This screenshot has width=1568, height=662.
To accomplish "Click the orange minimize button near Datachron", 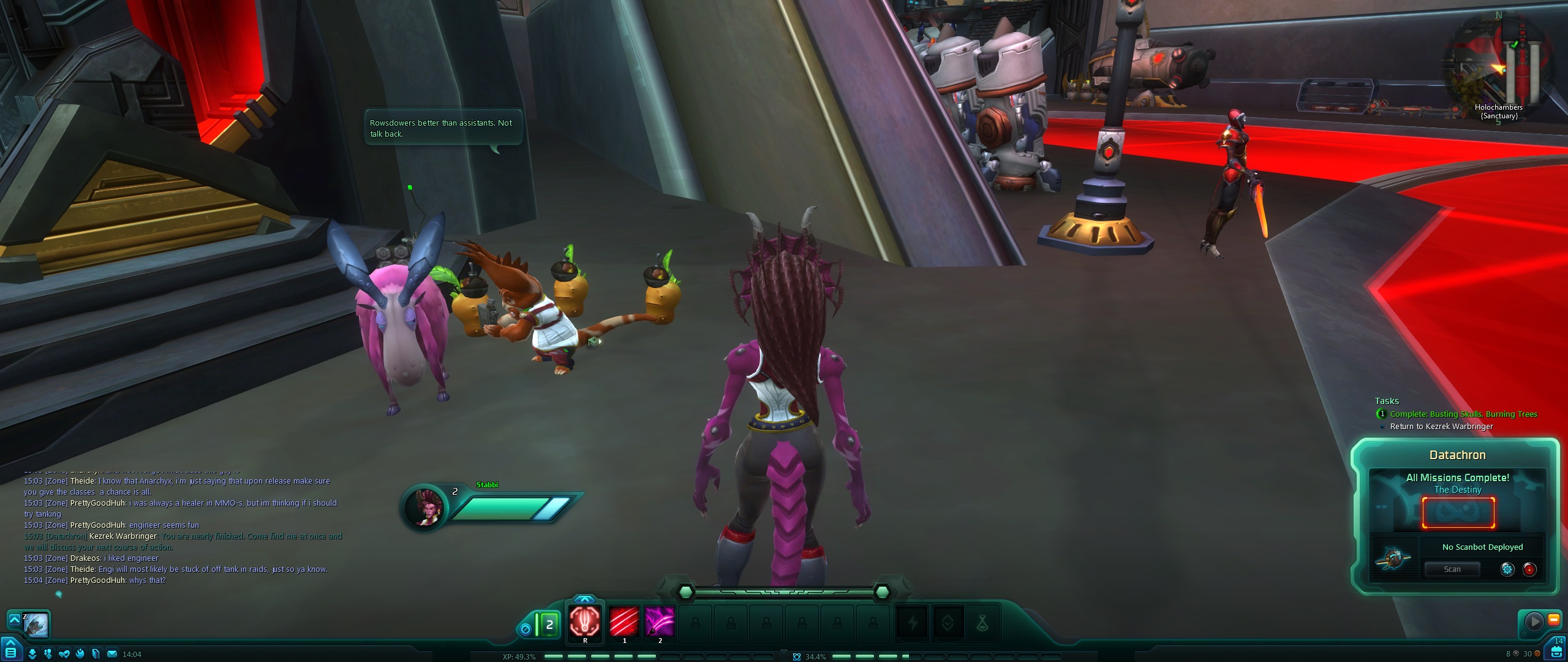I will click(x=1554, y=620).
